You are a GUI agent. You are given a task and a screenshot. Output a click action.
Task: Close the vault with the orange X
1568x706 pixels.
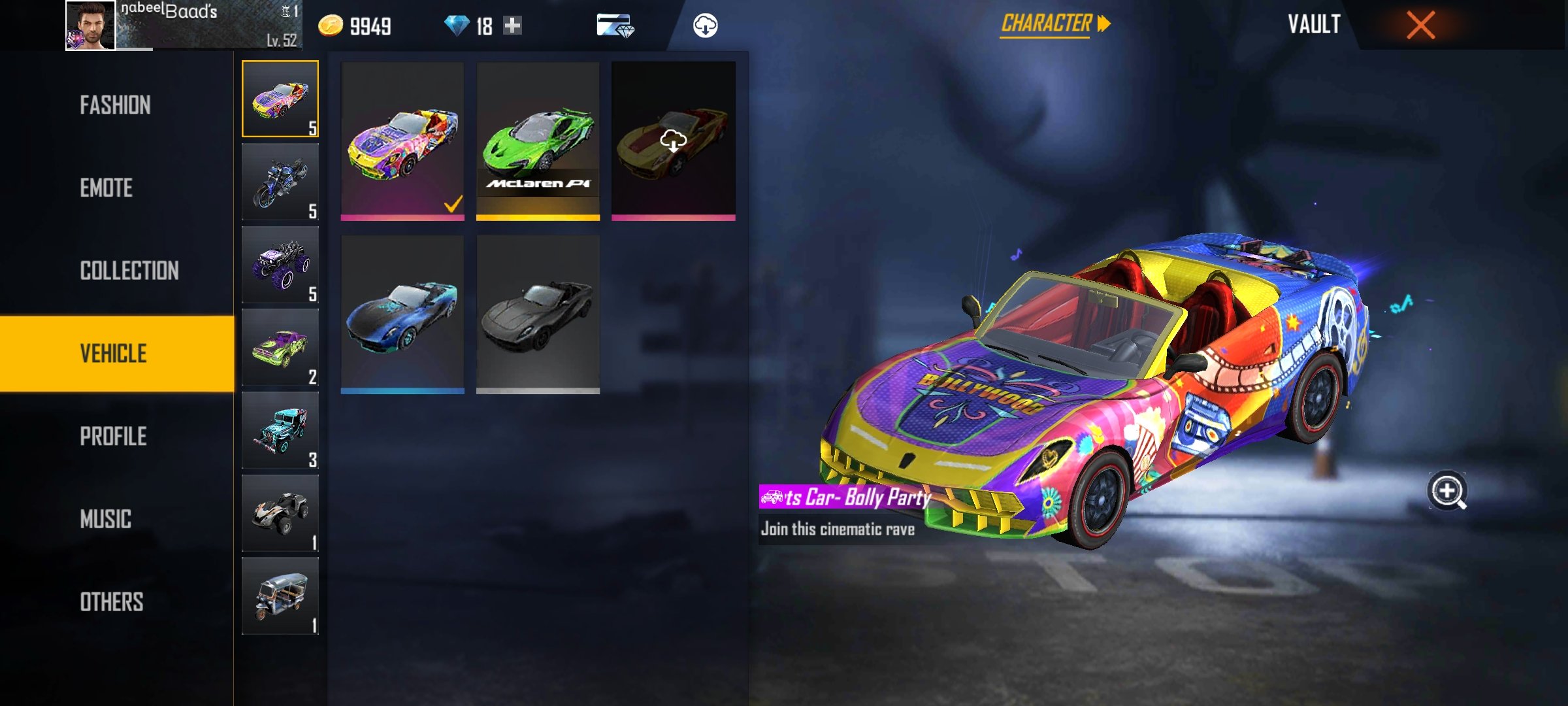coord(1420,25)
